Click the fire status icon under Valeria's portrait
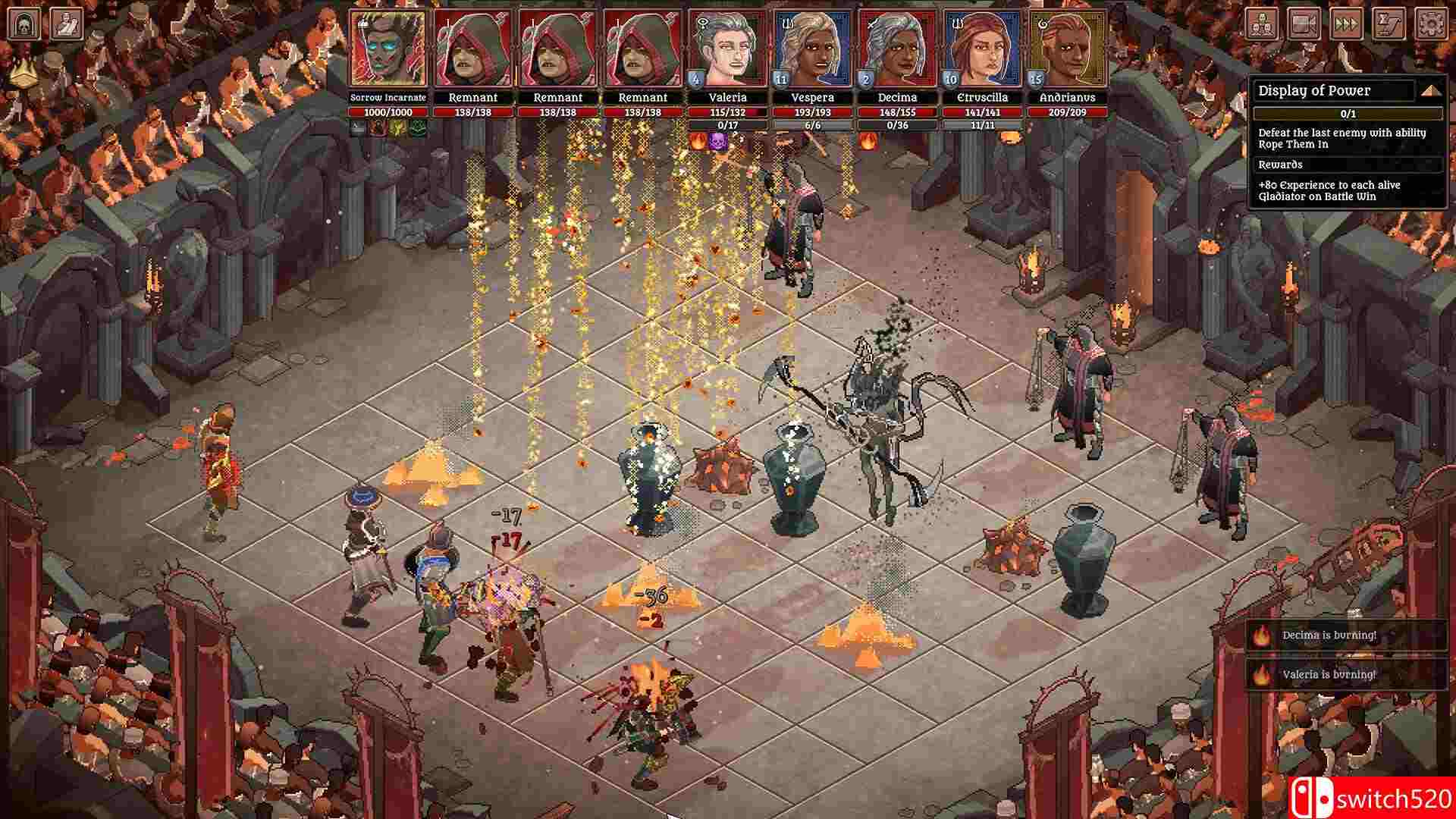 click(x=698, y=141)
